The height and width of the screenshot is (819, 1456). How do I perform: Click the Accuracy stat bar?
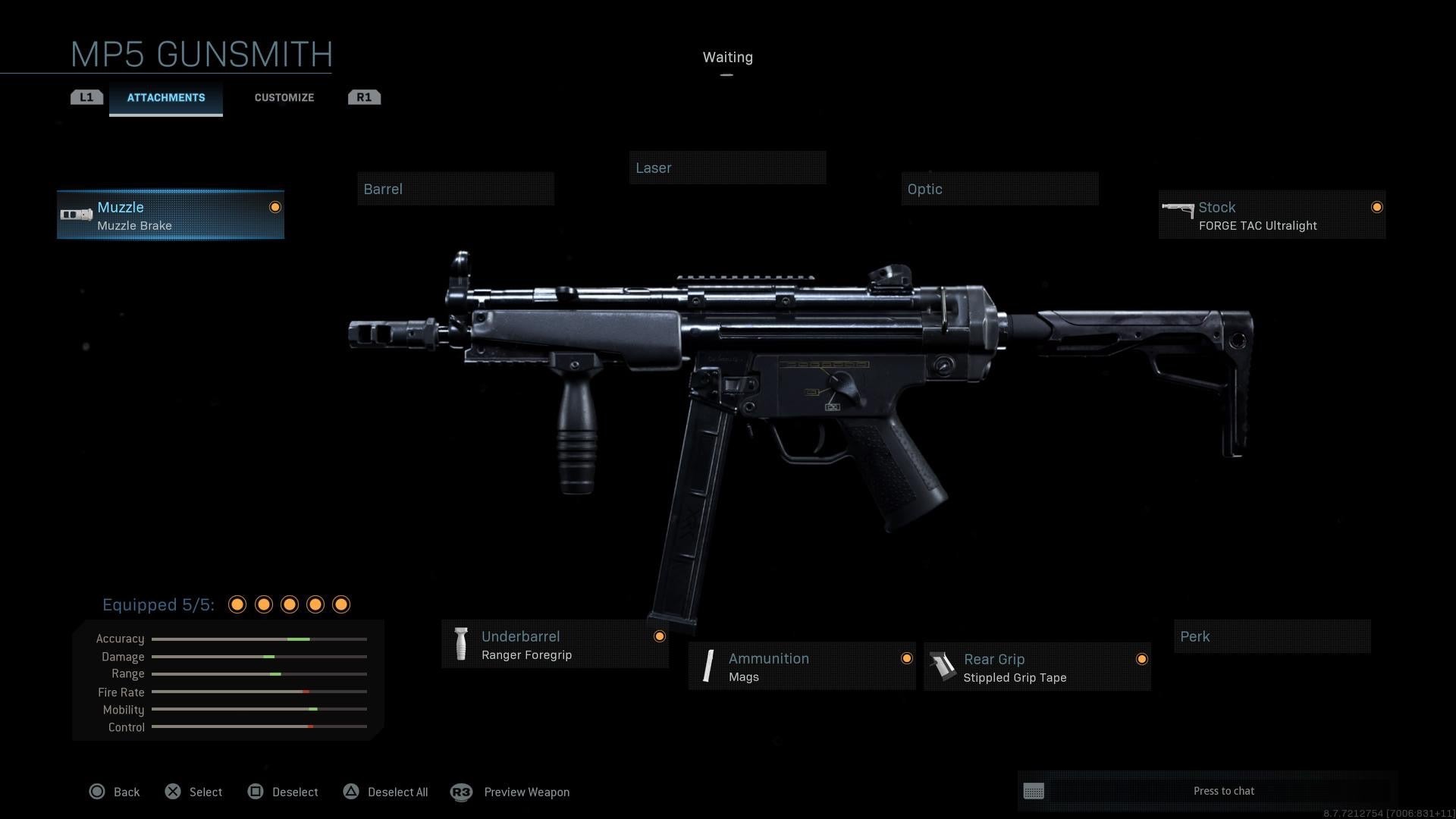tap(259, 639)
